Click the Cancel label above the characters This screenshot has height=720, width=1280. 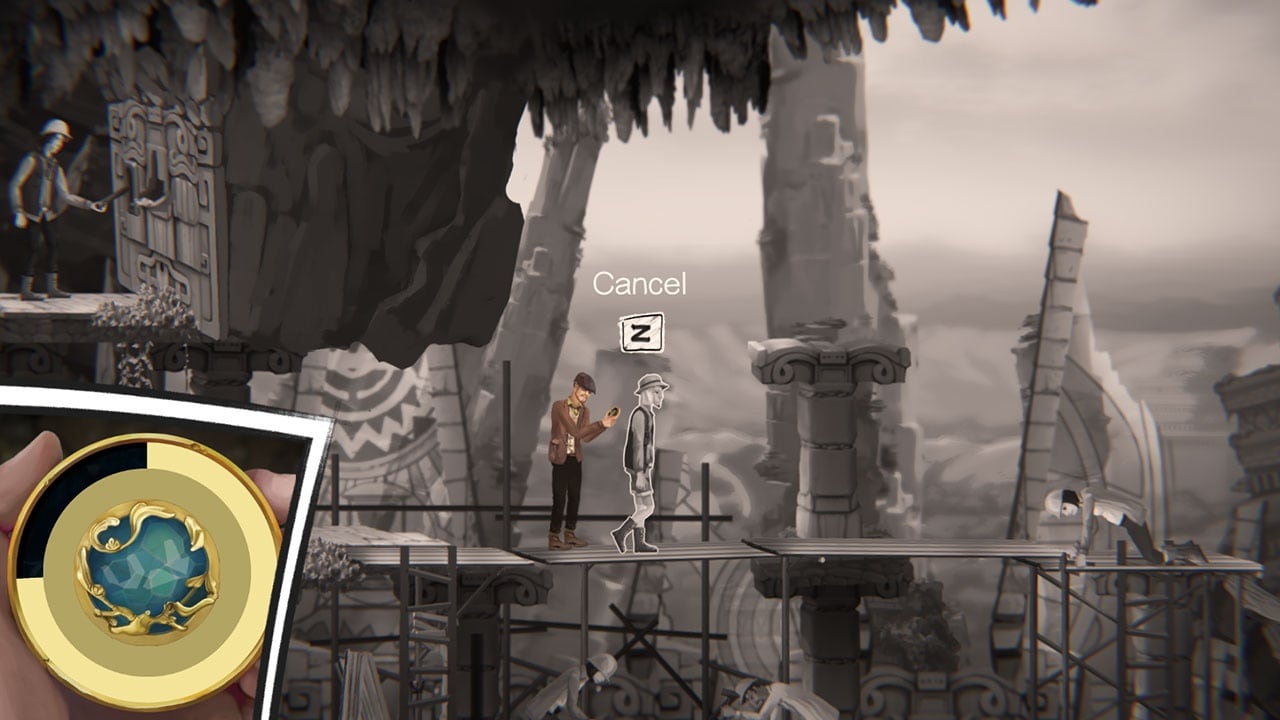(639, 284)
